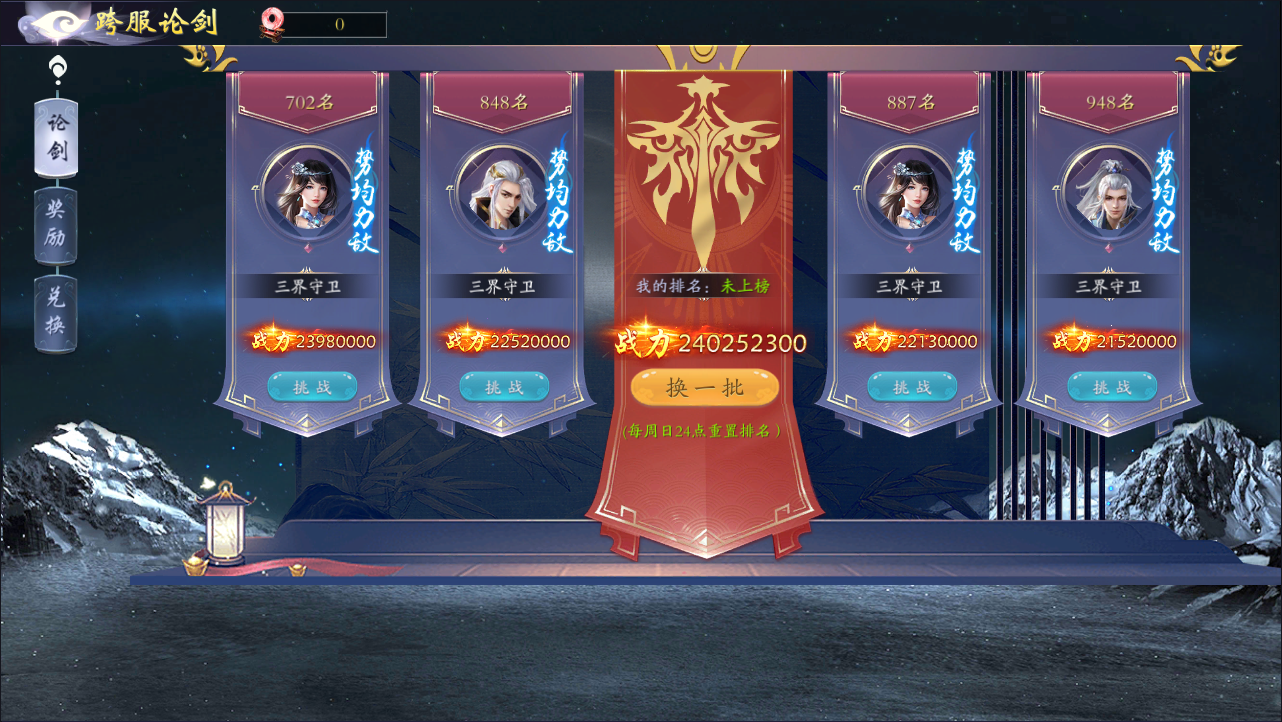Select the rank 948 opponent portrait
This screenshot has height=722, width=1282.
point(1106,190)
